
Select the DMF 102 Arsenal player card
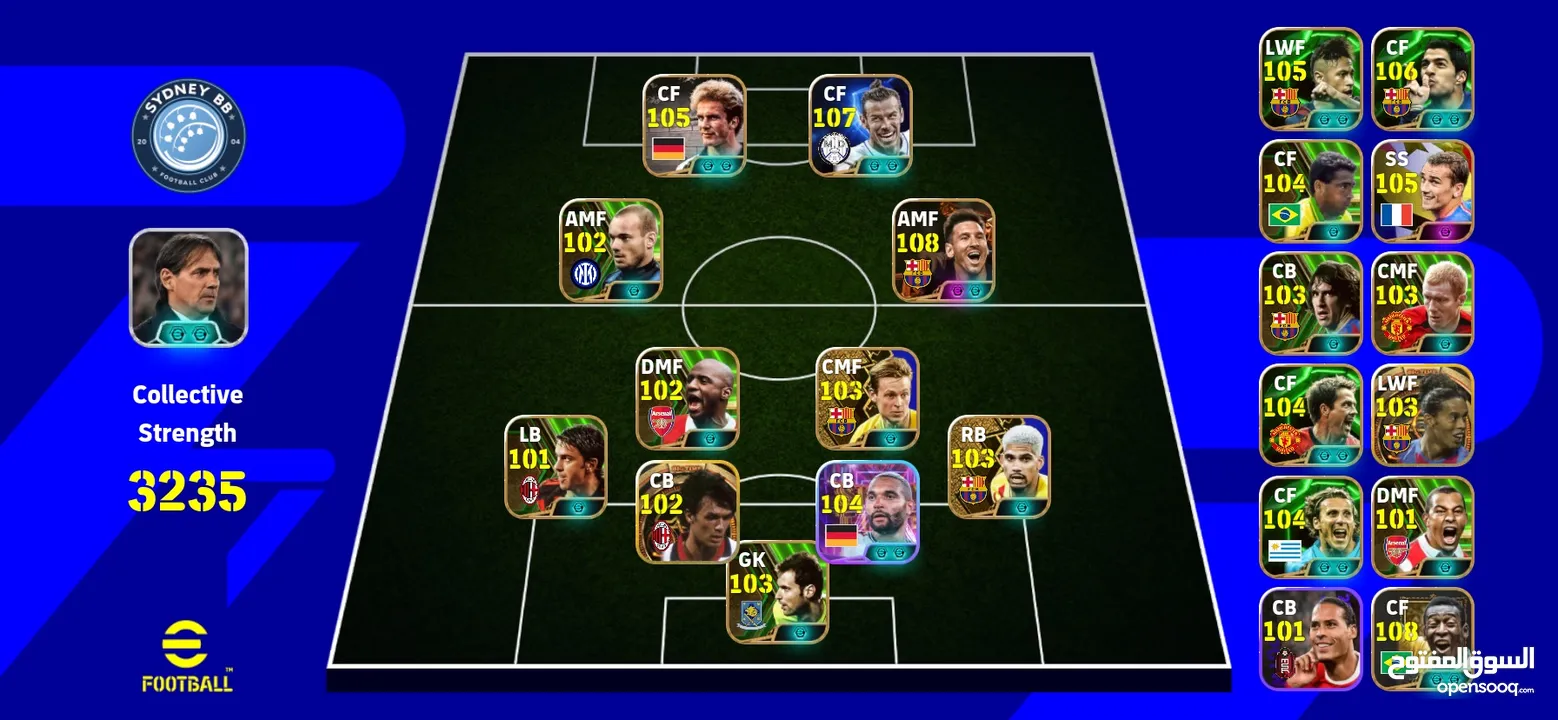click(x=687, y=398)
